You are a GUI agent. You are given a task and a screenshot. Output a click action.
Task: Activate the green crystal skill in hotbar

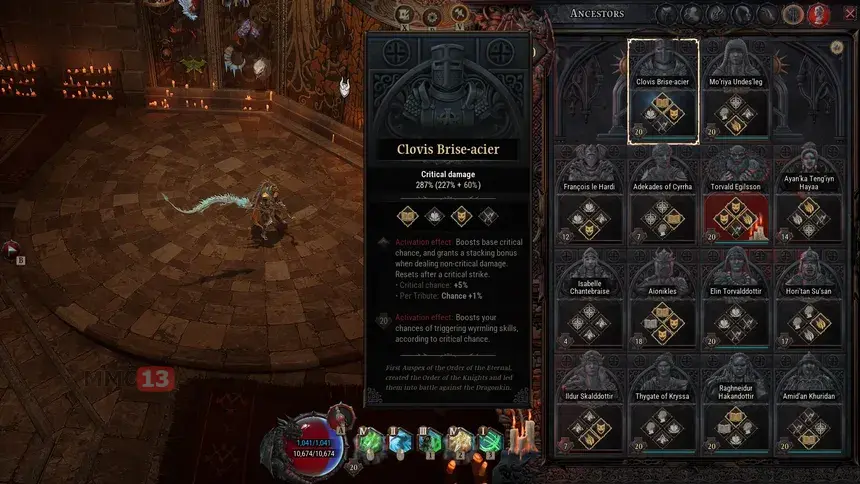tap(371, 440)
